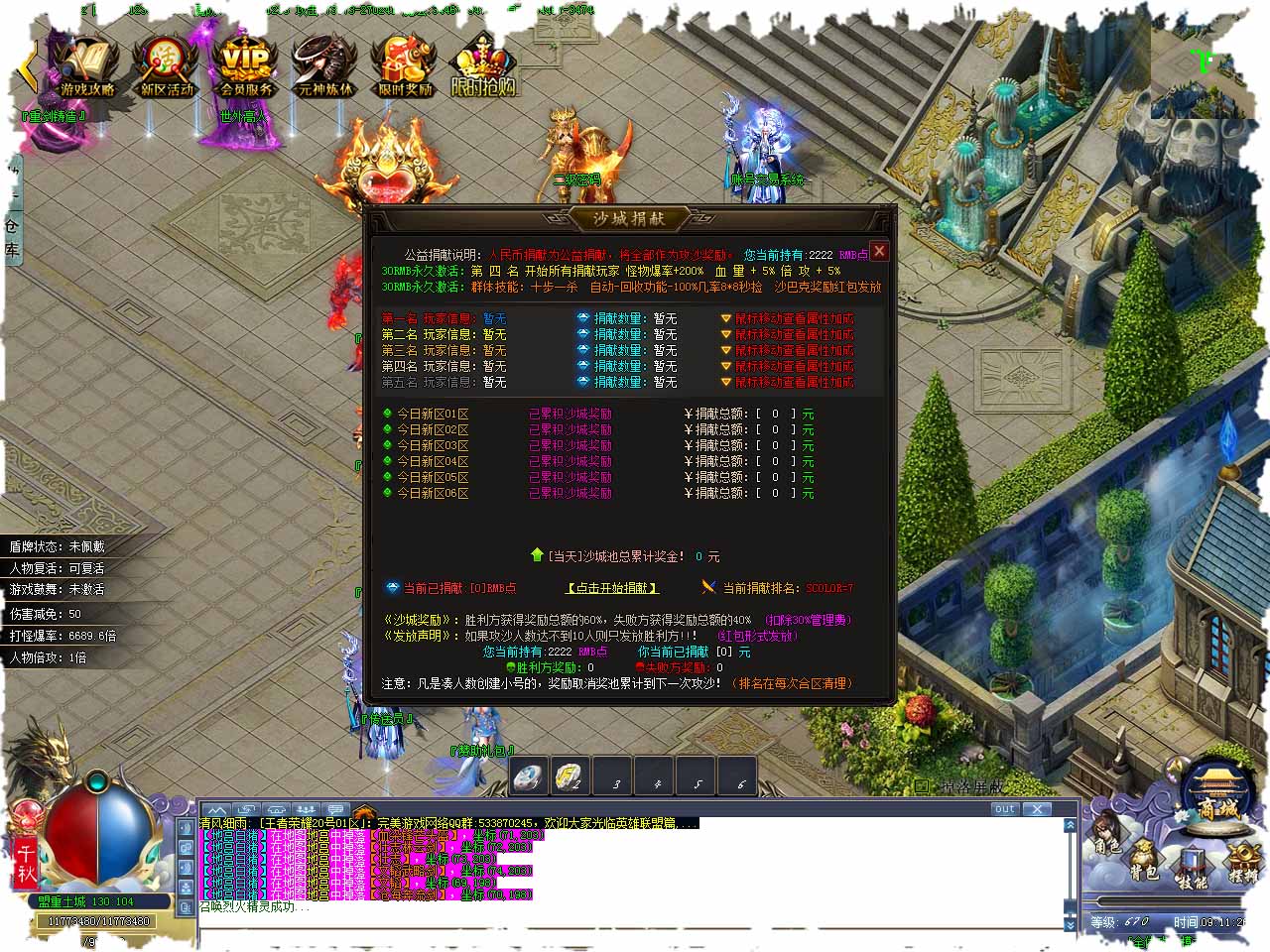Open the 元神炼体 feature

pyautogui.click(x=324, y=67)
